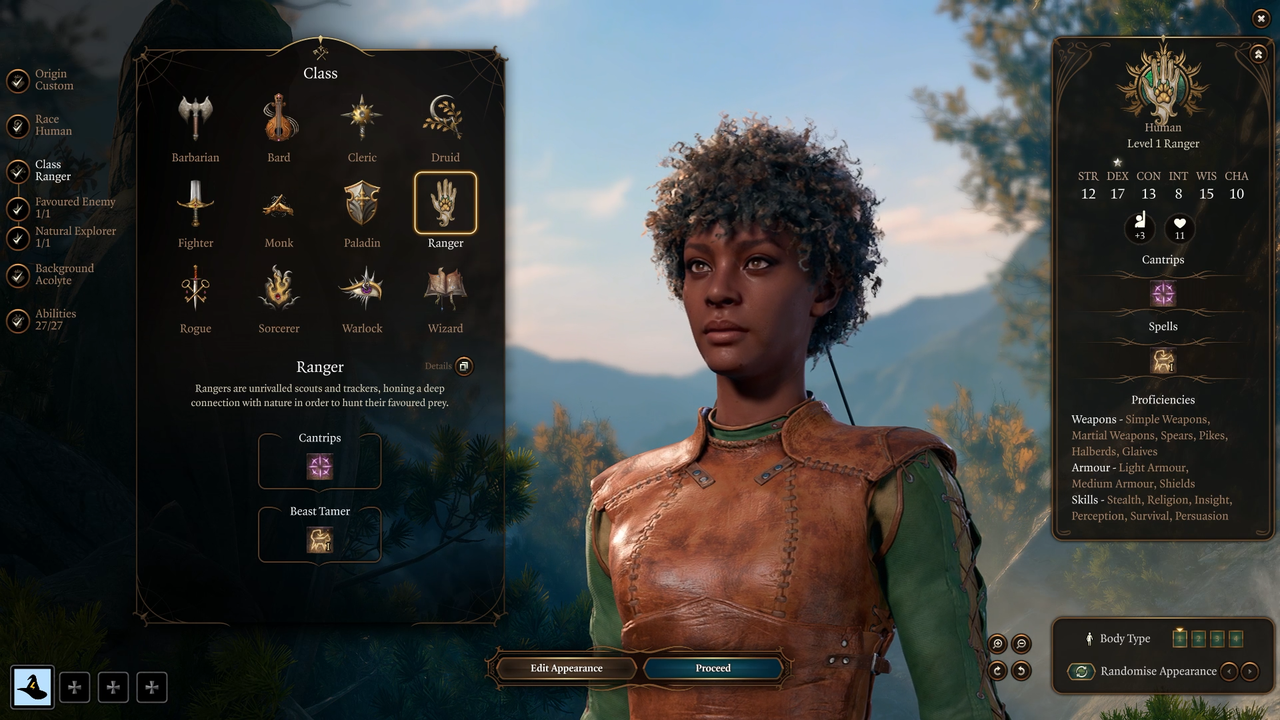
Task: Click the Randomise Appearance toggle icon
Action: coord(1081,671)
